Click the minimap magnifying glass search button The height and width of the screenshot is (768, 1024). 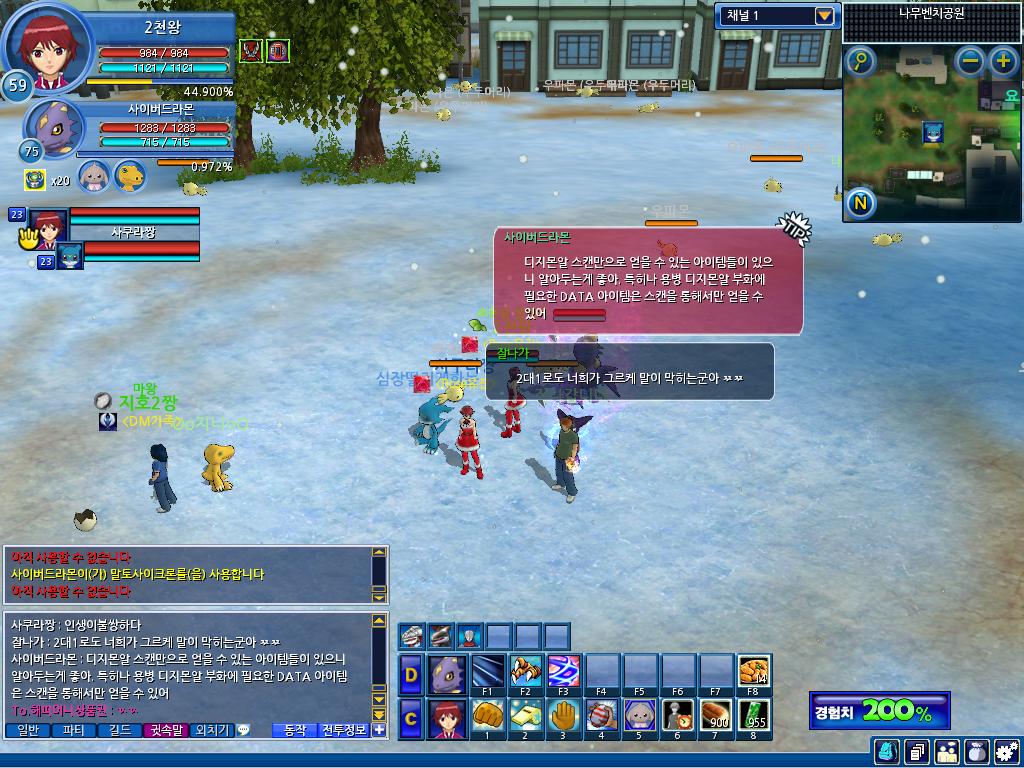[x=860, y=61]
